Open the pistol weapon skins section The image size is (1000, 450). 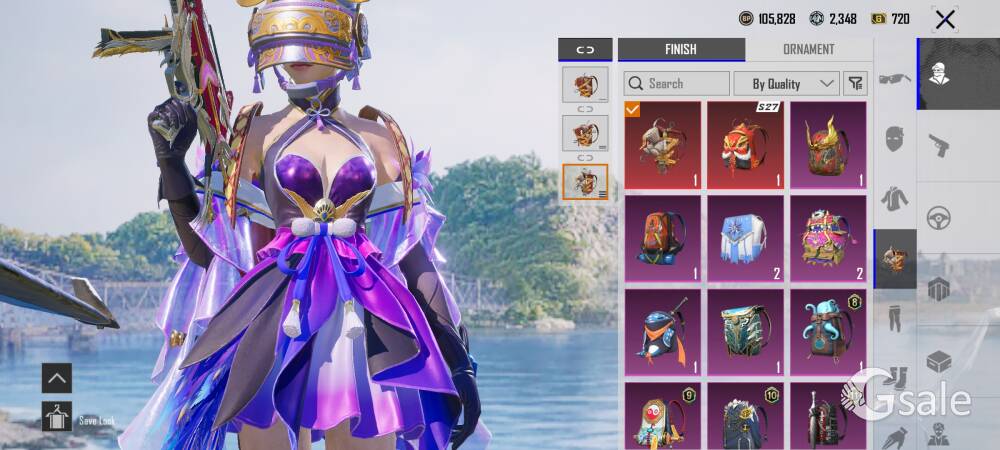point(938,145)
